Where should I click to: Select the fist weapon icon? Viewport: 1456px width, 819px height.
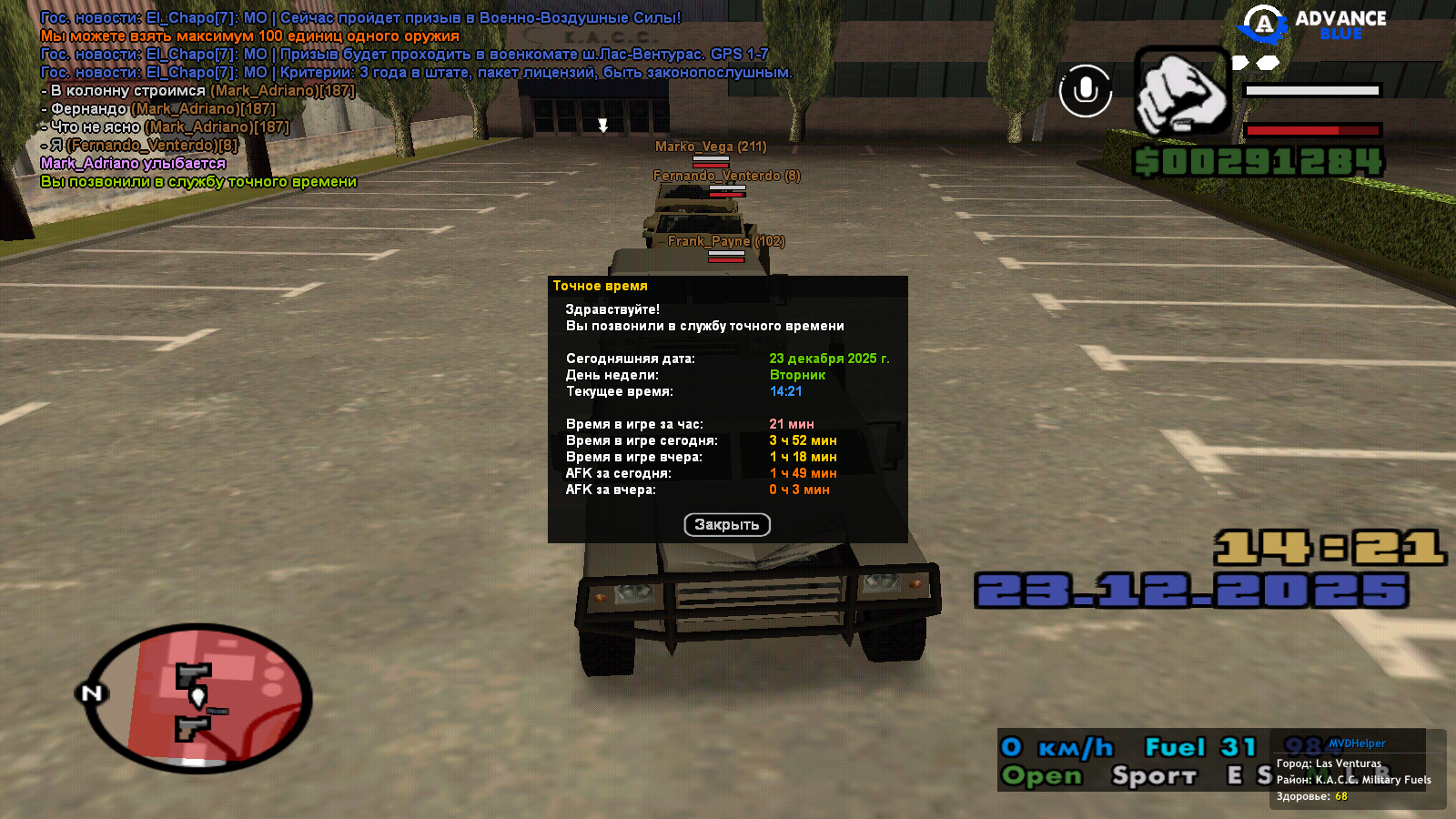[x=1181, y=93]
